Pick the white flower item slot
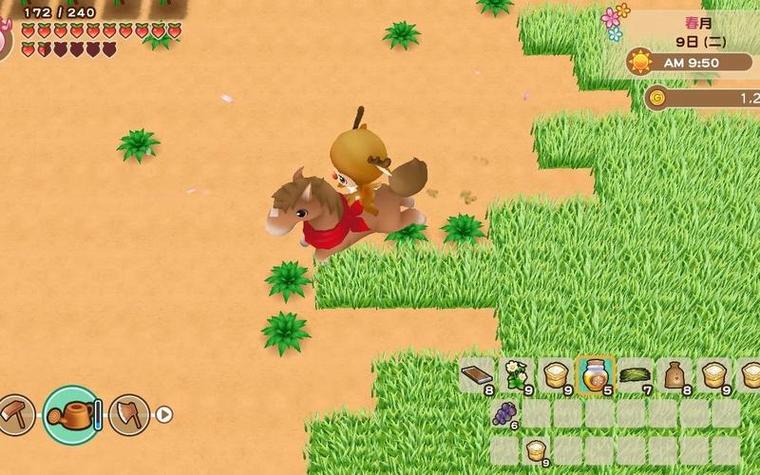This screenshot has height=475, width=760. 516,376
